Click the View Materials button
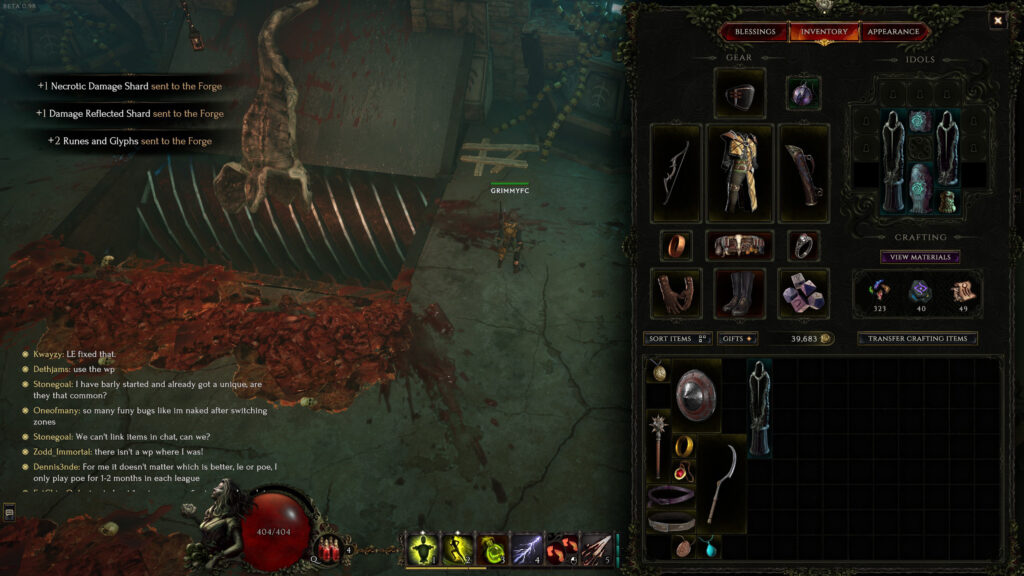Image resolution: width=1024 pixels, height=576 pixels. [x=920, y=257]
